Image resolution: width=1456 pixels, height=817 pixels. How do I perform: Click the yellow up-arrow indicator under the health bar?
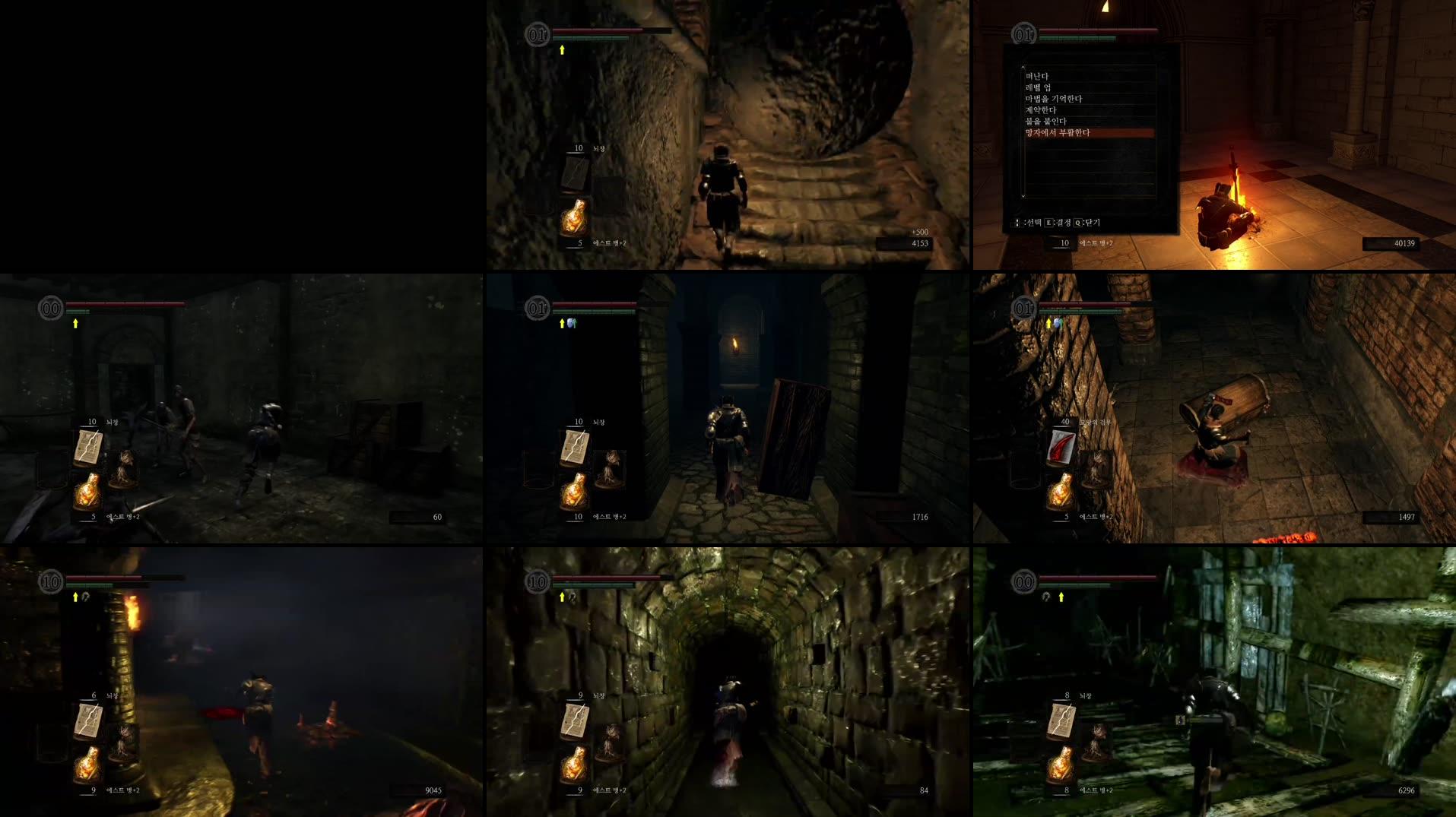point(561,48)
